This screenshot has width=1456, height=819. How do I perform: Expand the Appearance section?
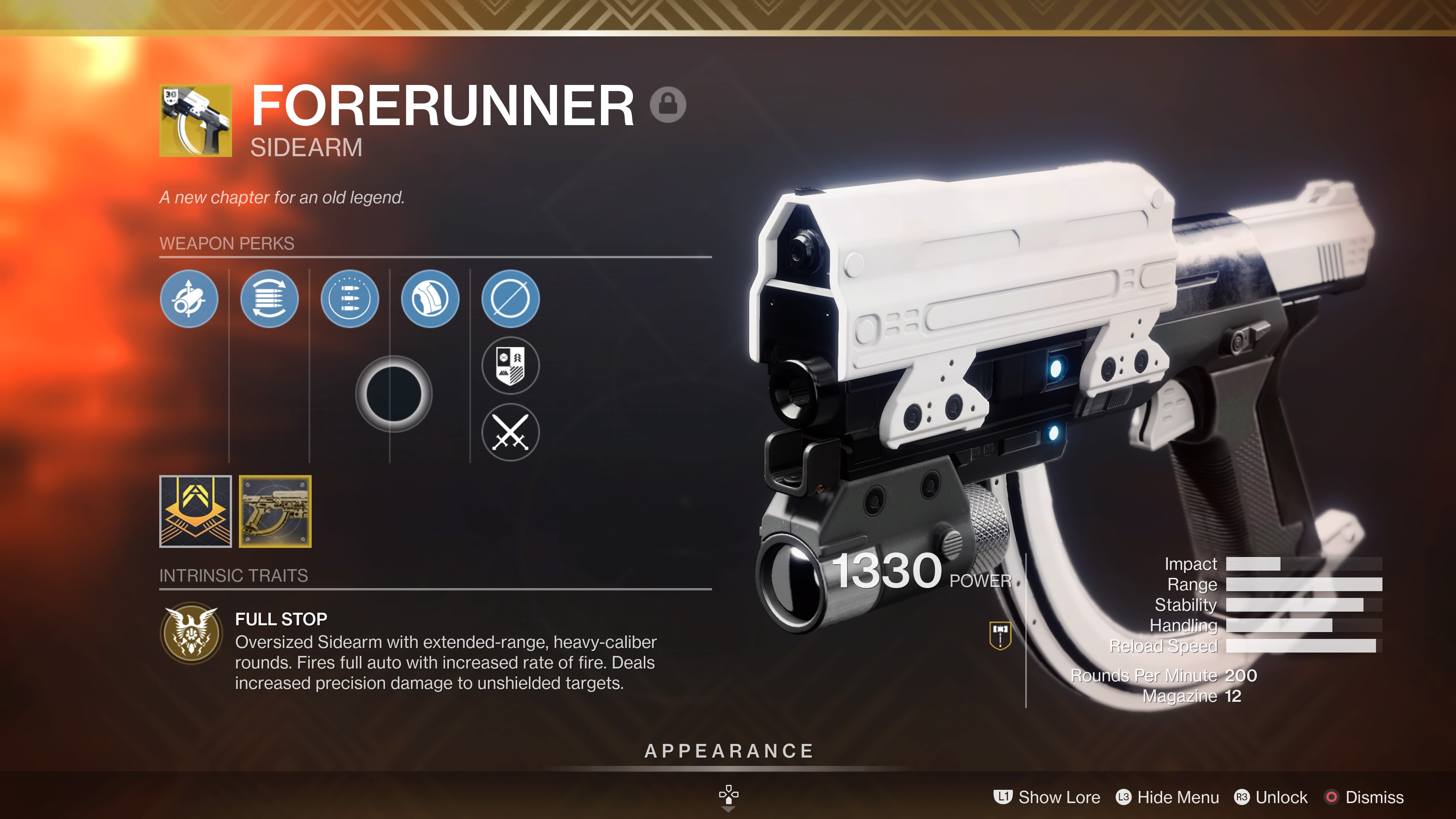pos(728,751)
